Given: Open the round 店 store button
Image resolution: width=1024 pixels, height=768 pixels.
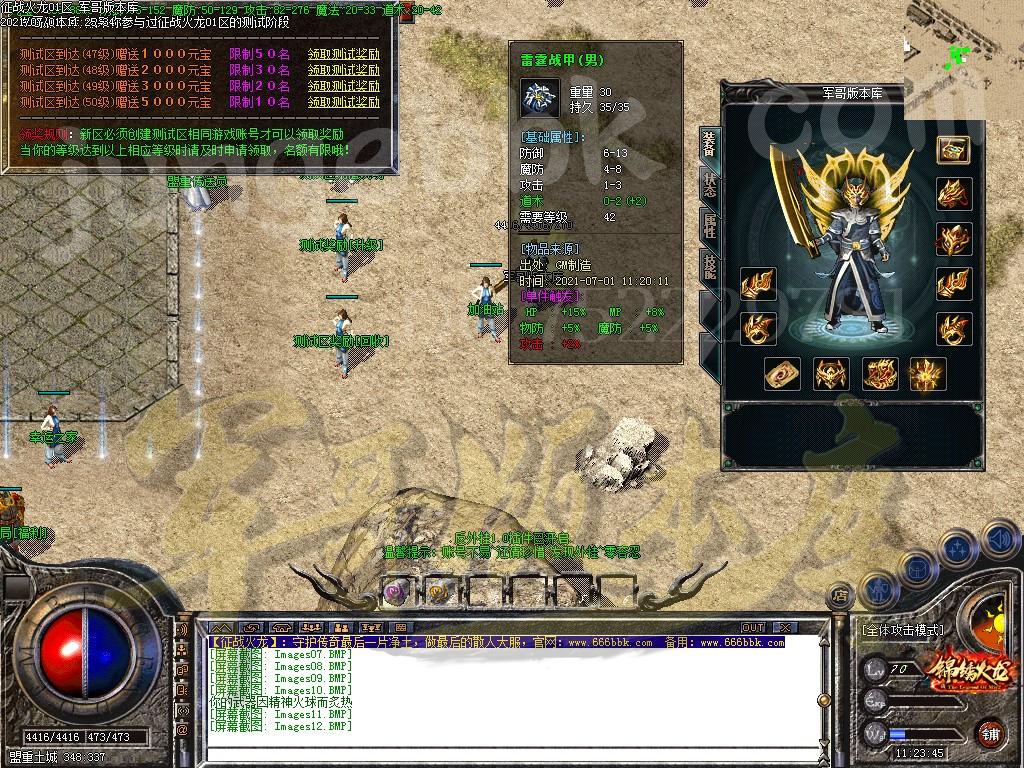Looking at the screenshot, I should point(840,596).
